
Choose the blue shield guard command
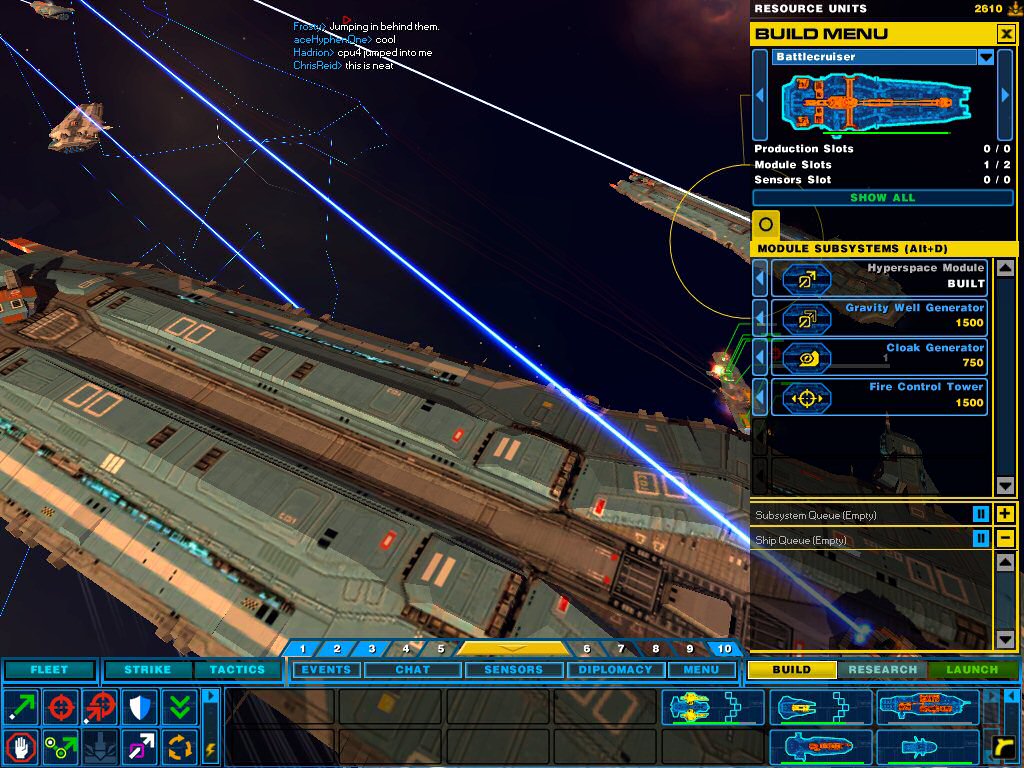point(140,707)
